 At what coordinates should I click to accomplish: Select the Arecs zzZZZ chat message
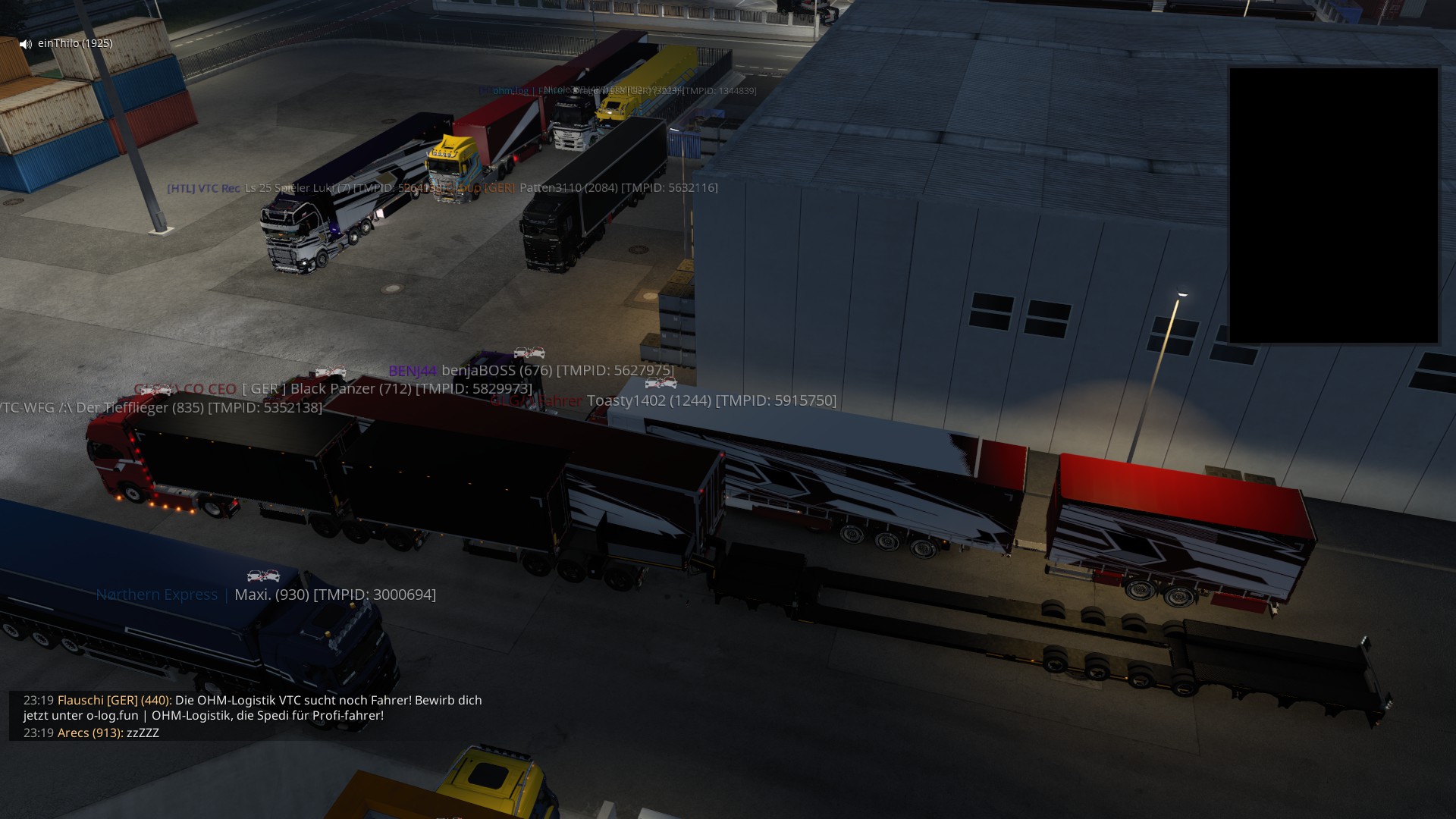pyautogui.click(x=91, y=733)
